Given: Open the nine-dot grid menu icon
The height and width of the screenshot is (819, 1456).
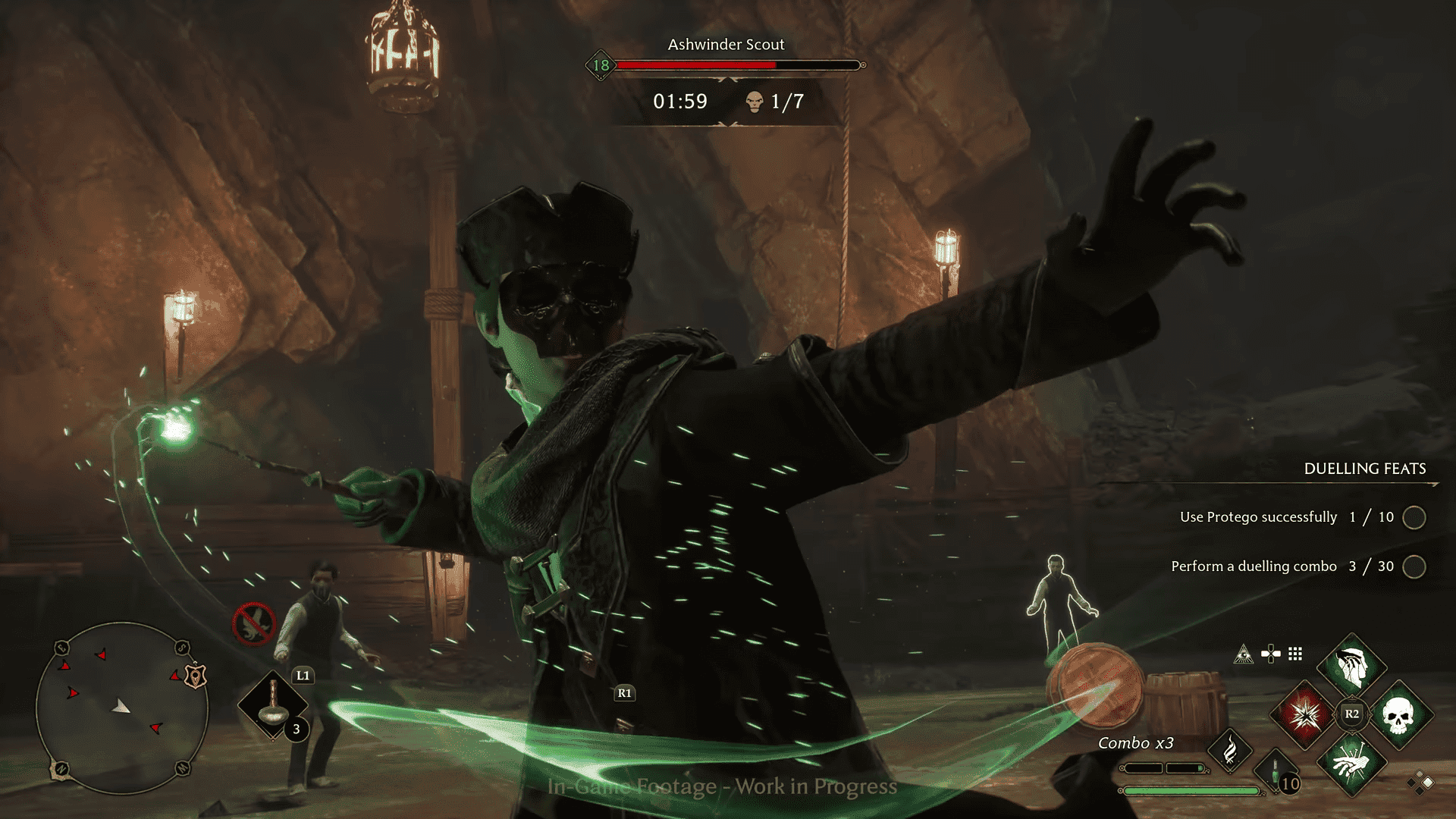Looking at the screenshot, I should tap(1295, 654).
